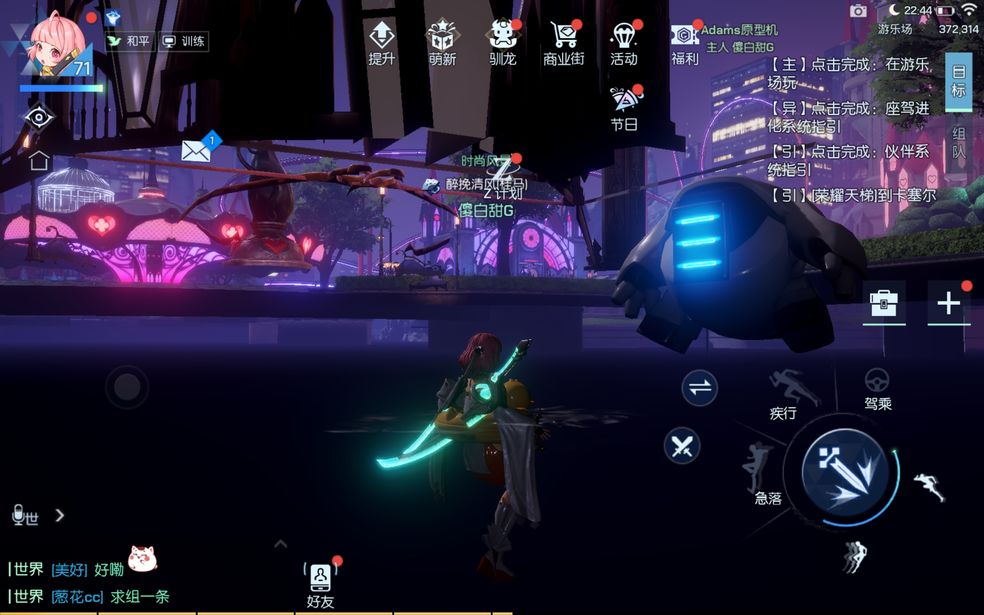This screenshot has height=615, width=984.
Task: Use the main sword attack button
Action: (843, 473)
